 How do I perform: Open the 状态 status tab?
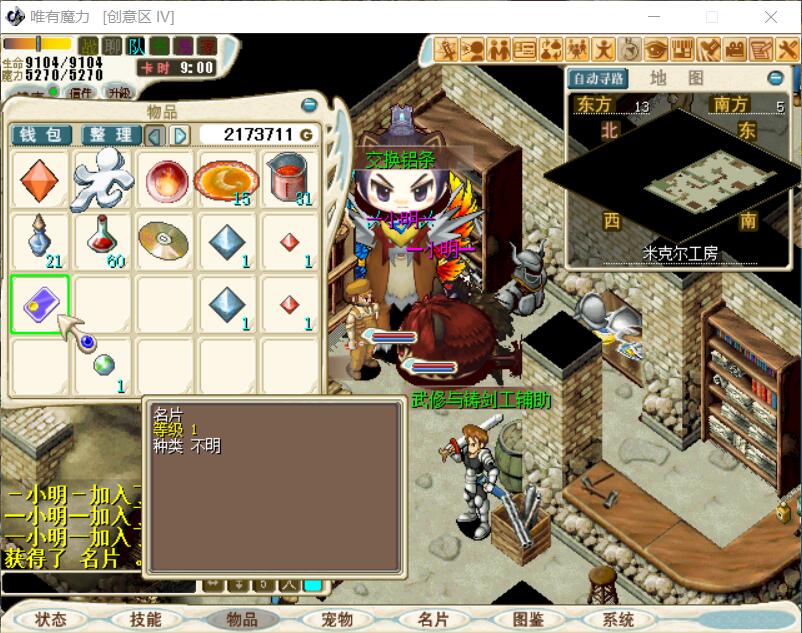point(50,619)
